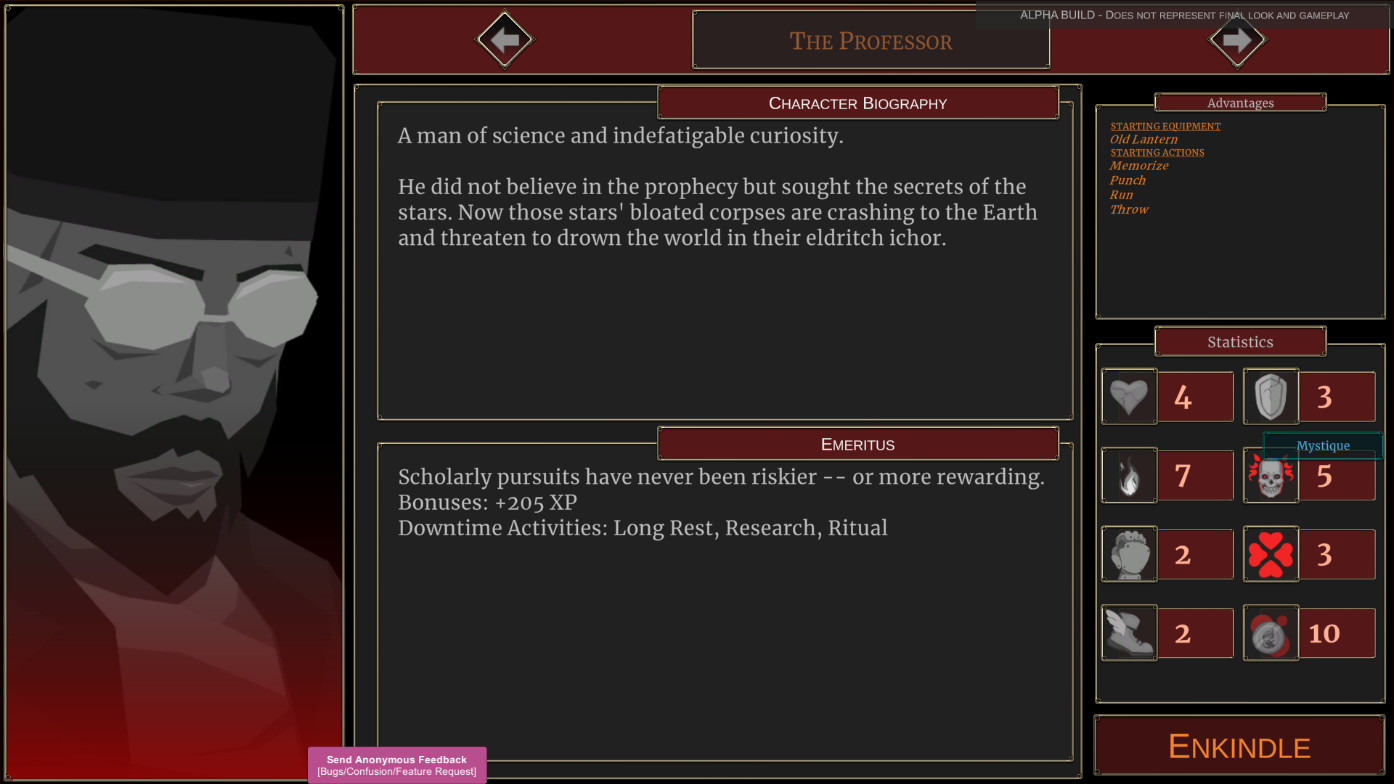Expand the Starting Actions list

click(x=1160, y=152)
